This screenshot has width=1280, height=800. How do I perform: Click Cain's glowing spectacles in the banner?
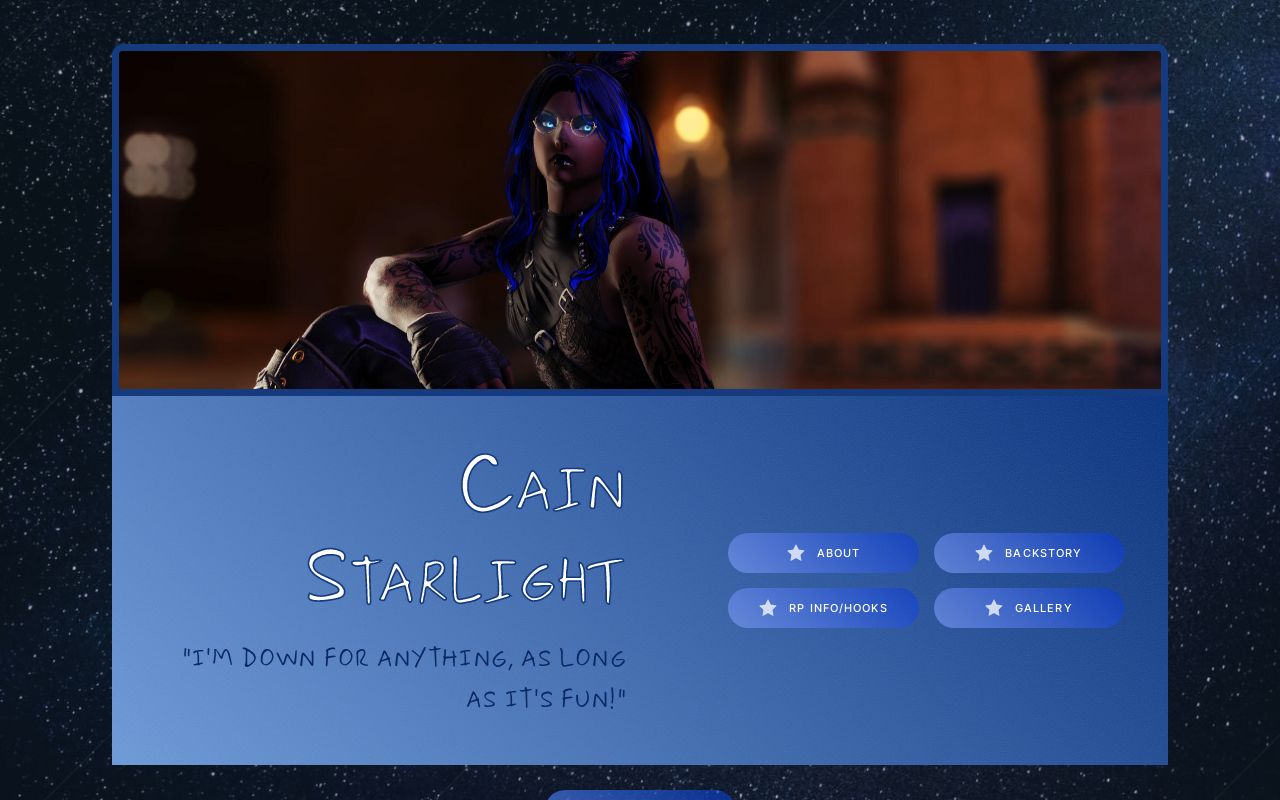pos(568,122)
